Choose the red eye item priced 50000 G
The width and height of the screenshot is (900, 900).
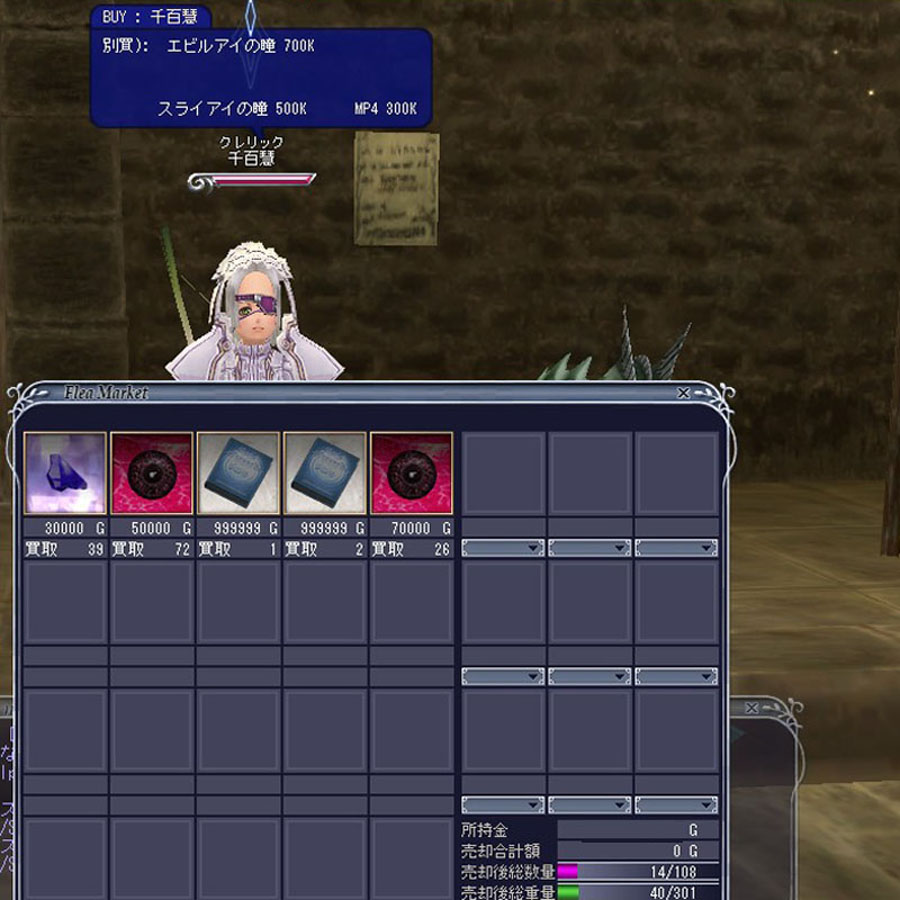[151, 473]
